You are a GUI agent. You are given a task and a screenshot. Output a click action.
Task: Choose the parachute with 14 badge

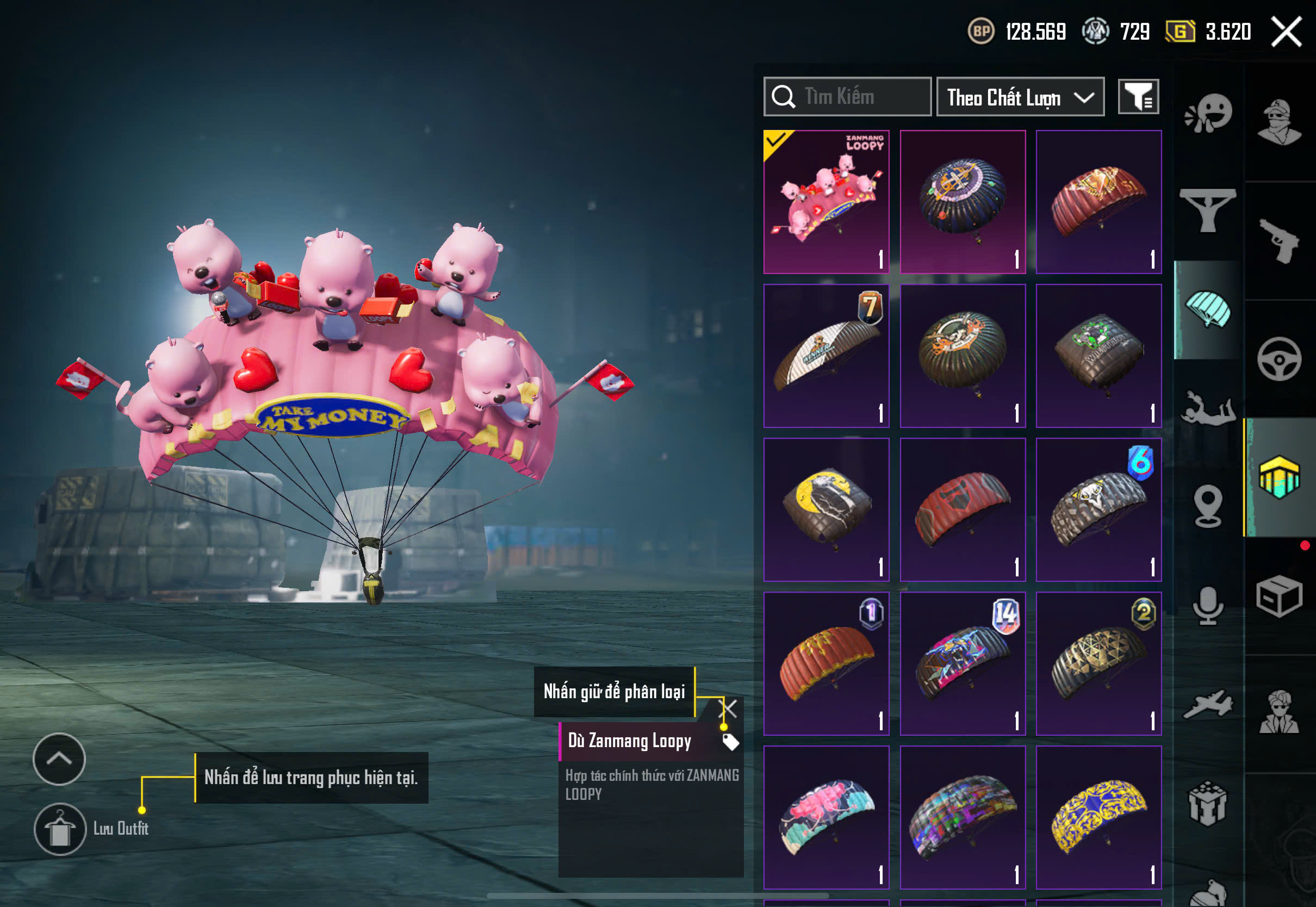962,663
